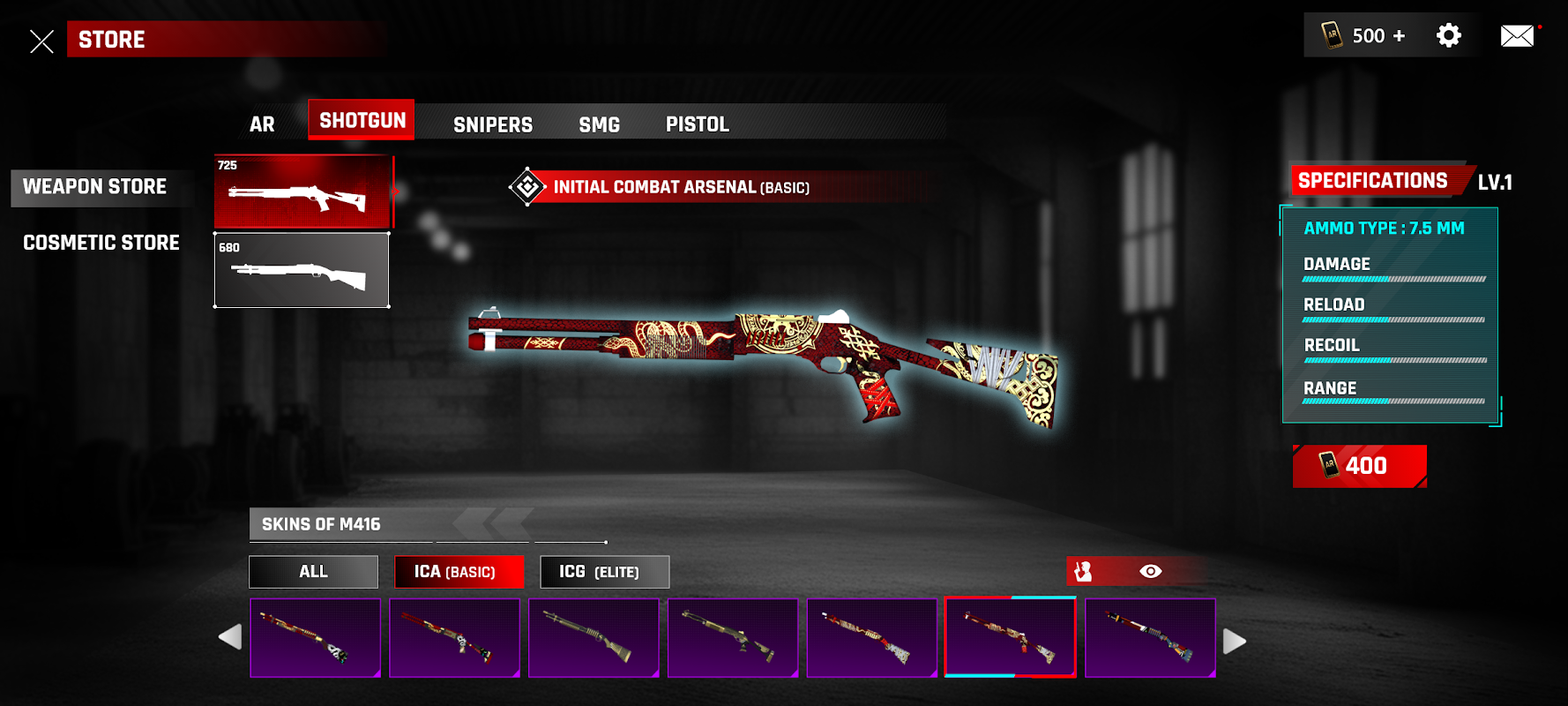
Task: Switch to the AR weapon tab
Action: coord(262,124)
